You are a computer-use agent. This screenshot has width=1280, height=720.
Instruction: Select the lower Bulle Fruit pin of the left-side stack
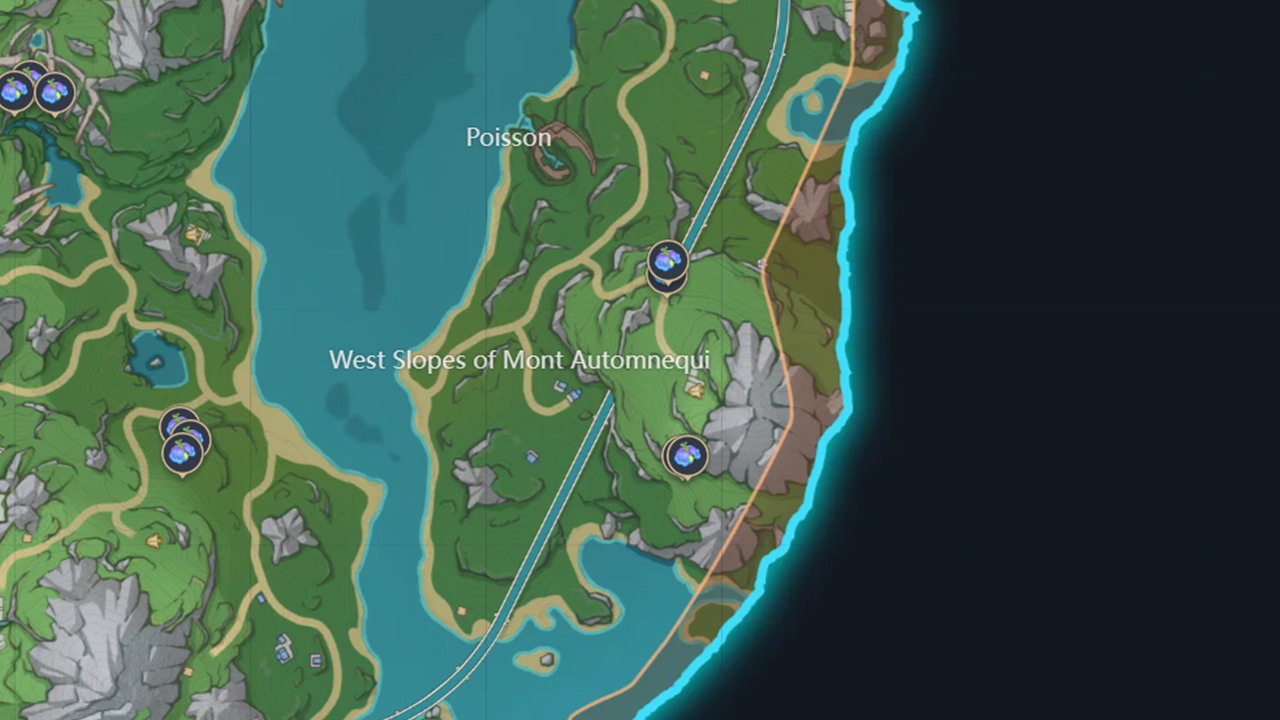[182, 451]
